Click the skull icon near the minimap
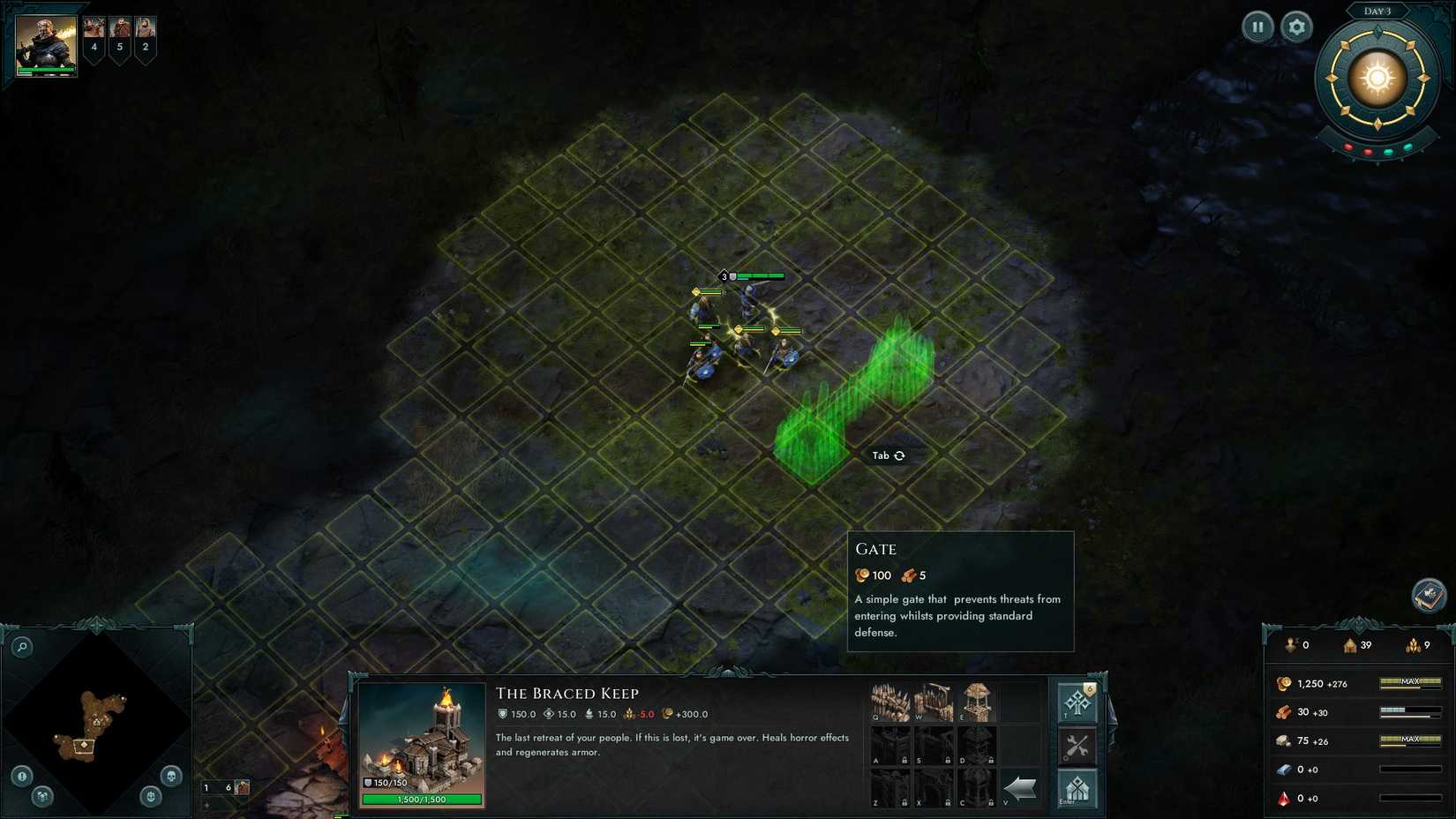Image resolution: width=1456 pixels, height=819 pixels. click(x=171, y=776)
